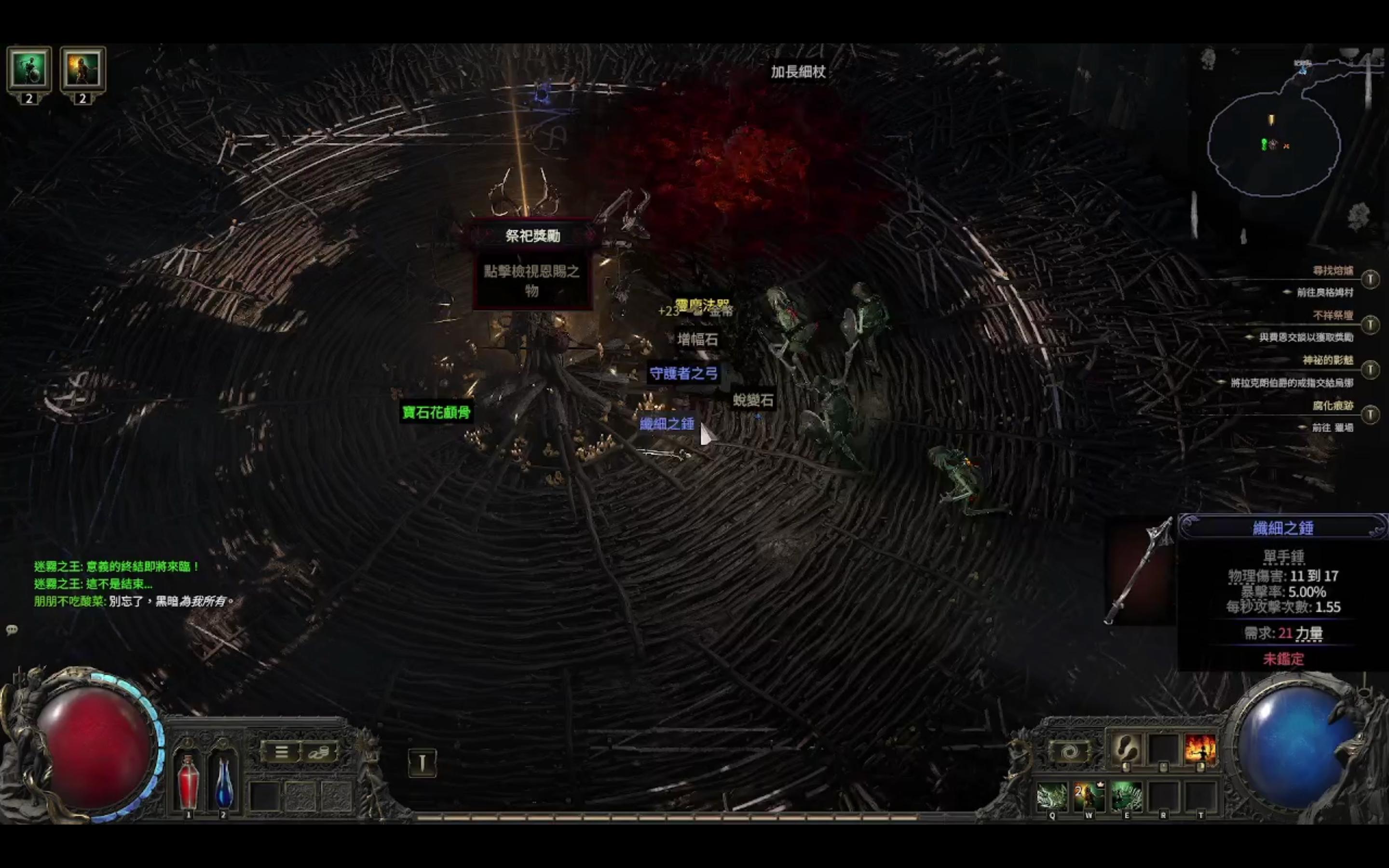Pick up the 蛻變石 item label
The image size is (1389, 868).
[753, 400]
